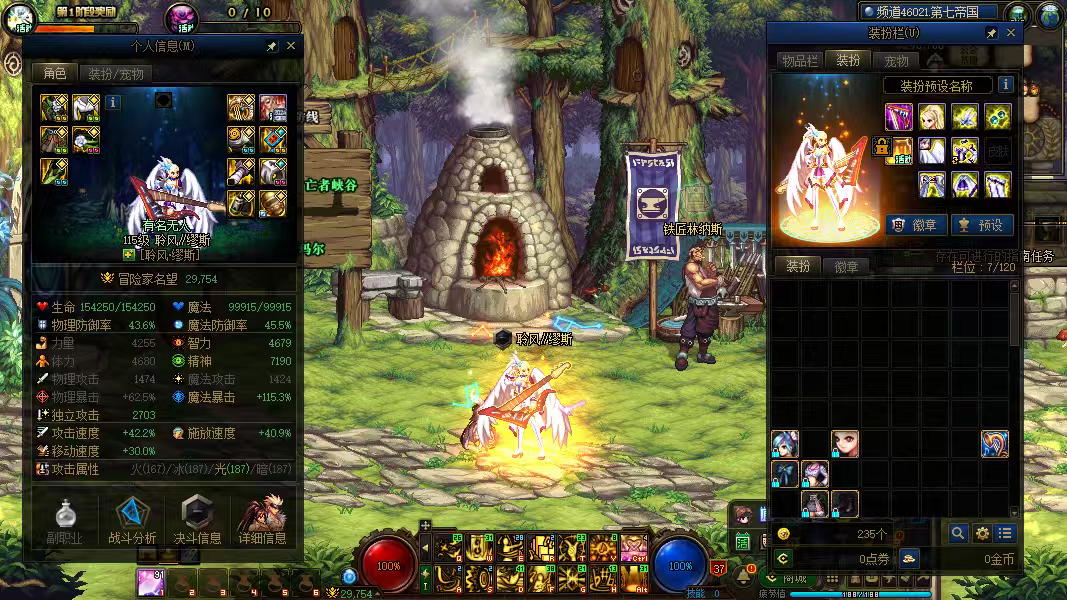Pin the 装扮栏 window with the pin icon

[x=991, y=33]
